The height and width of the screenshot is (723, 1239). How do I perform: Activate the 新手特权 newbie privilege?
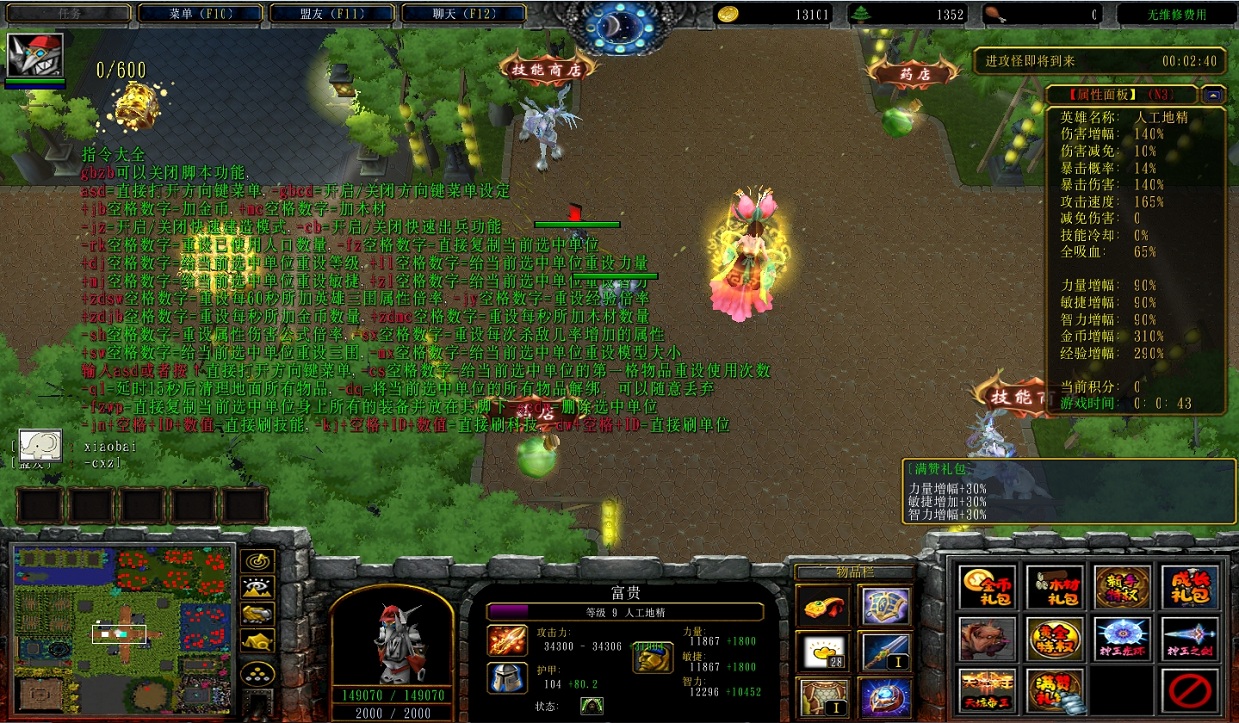1122,587
